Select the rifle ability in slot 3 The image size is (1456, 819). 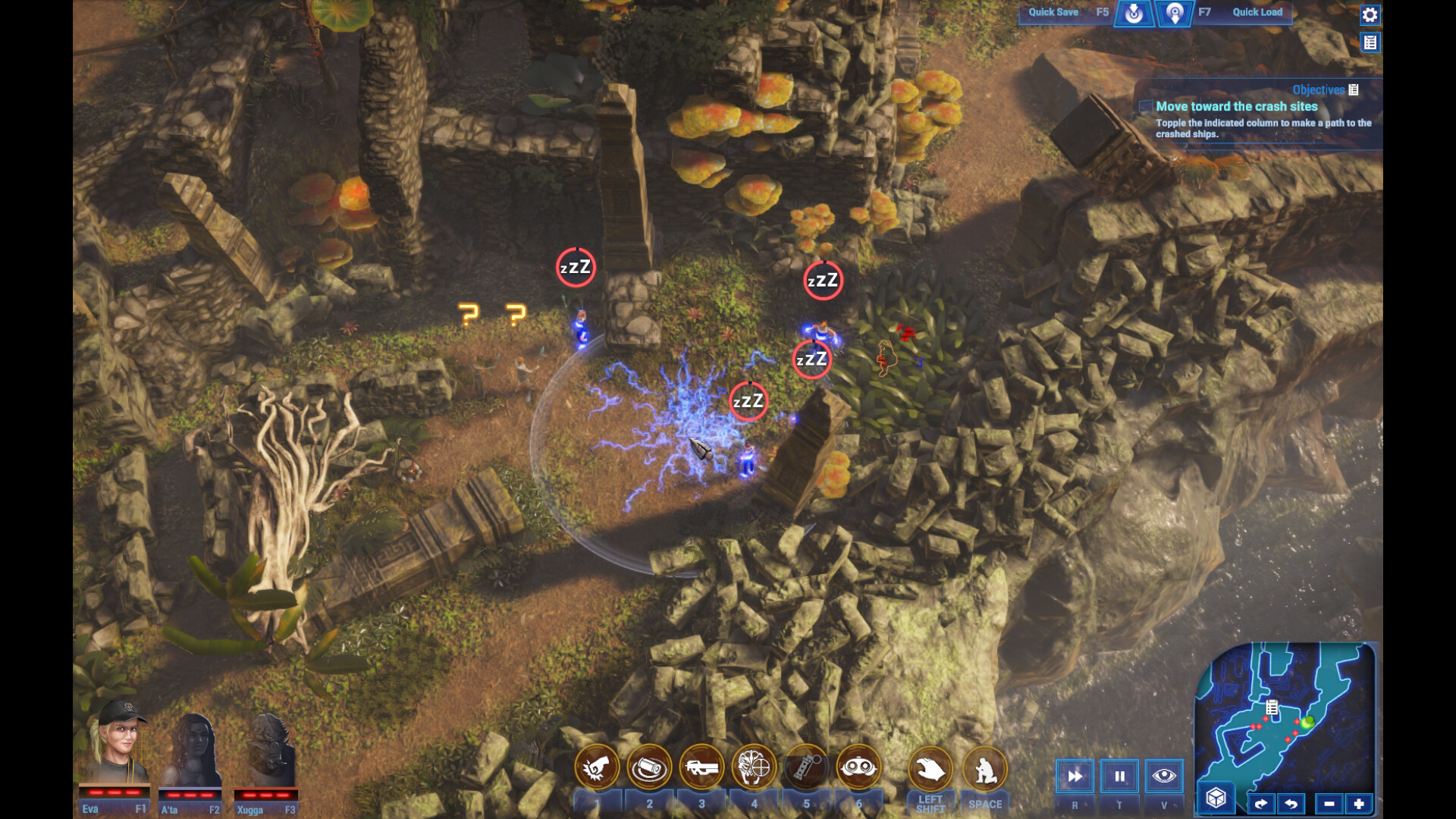[x=701, y=767]
